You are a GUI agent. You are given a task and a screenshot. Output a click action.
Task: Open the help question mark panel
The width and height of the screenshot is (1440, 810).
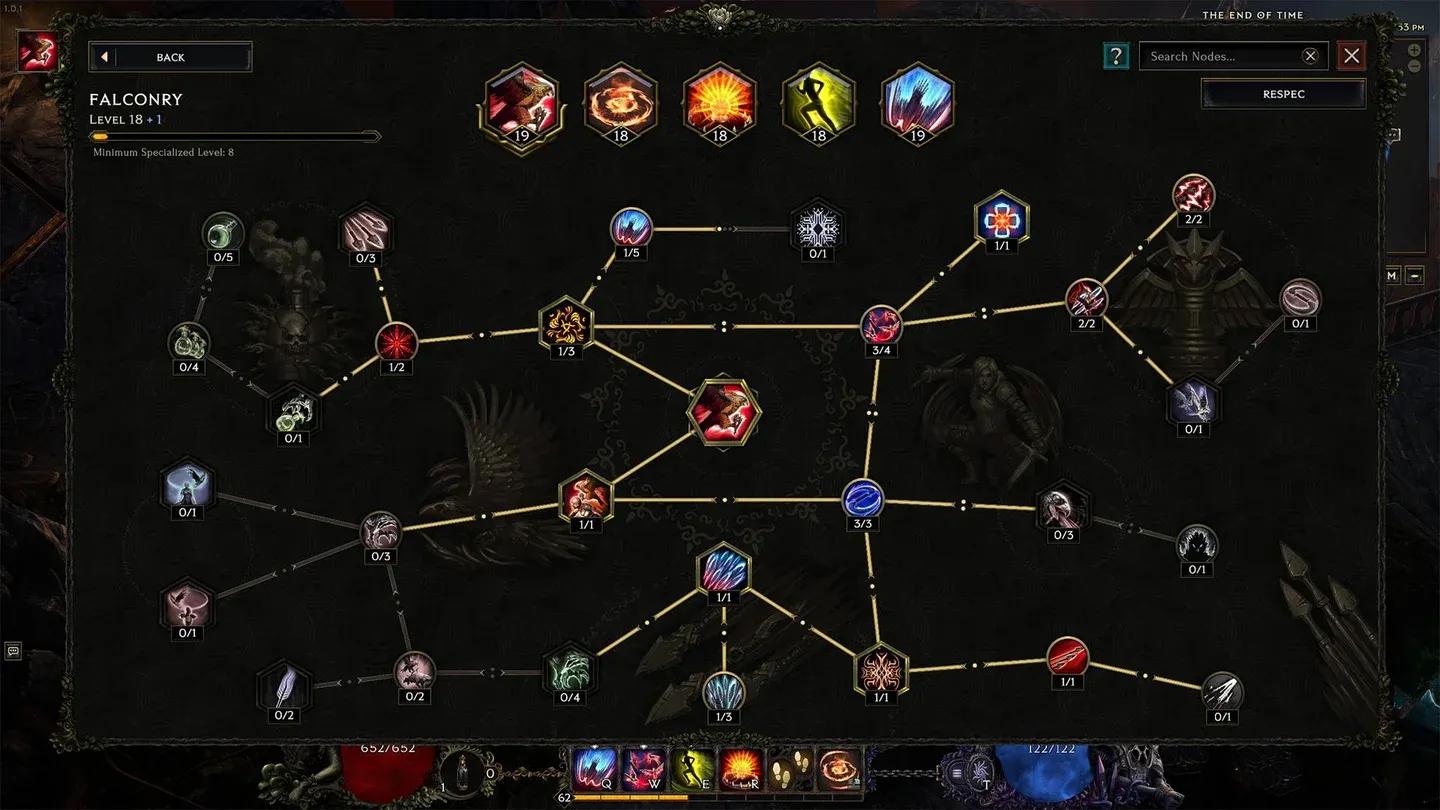pyautogui.click(x=1116, y=56)
